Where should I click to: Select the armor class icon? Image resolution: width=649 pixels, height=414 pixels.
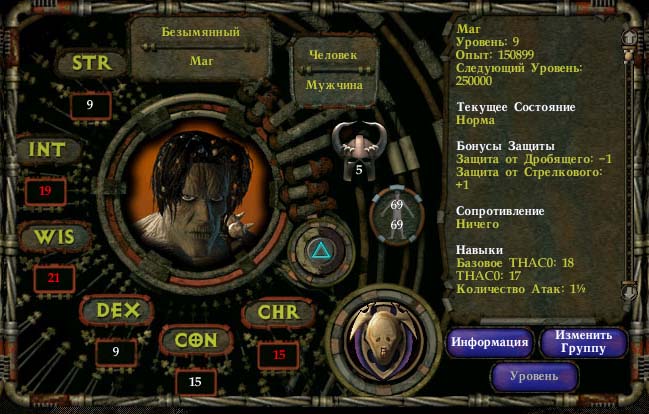tap(359, 143)
